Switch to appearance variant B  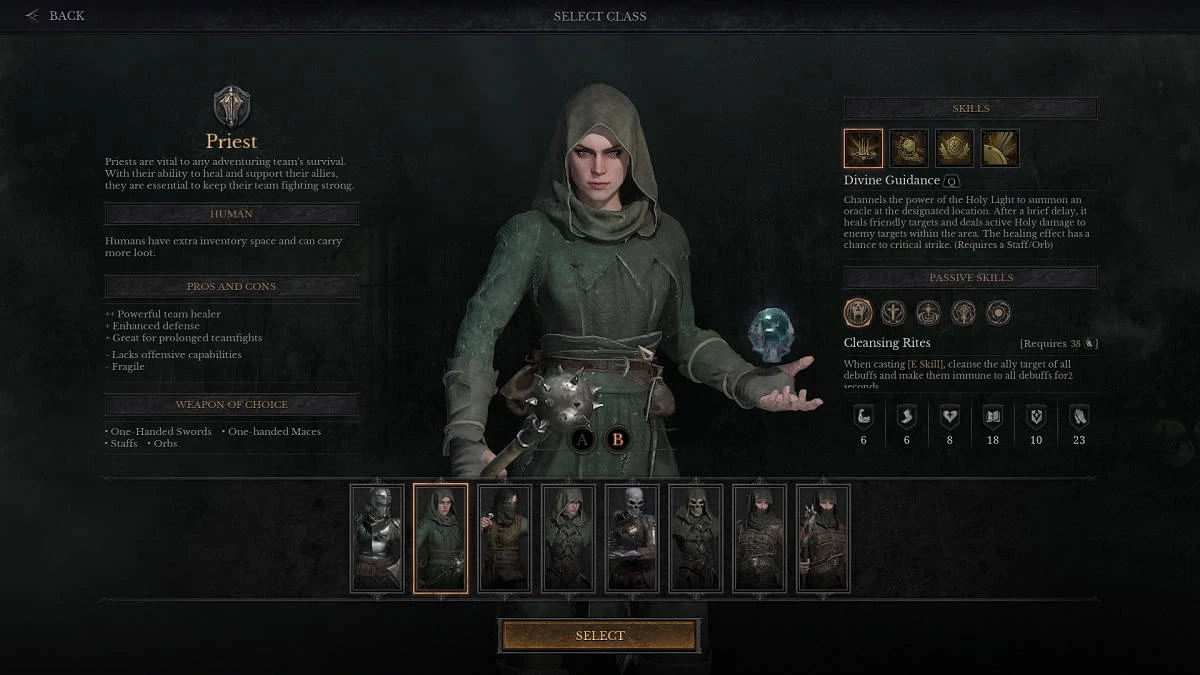pyautogui.click(x=617, y=439)
